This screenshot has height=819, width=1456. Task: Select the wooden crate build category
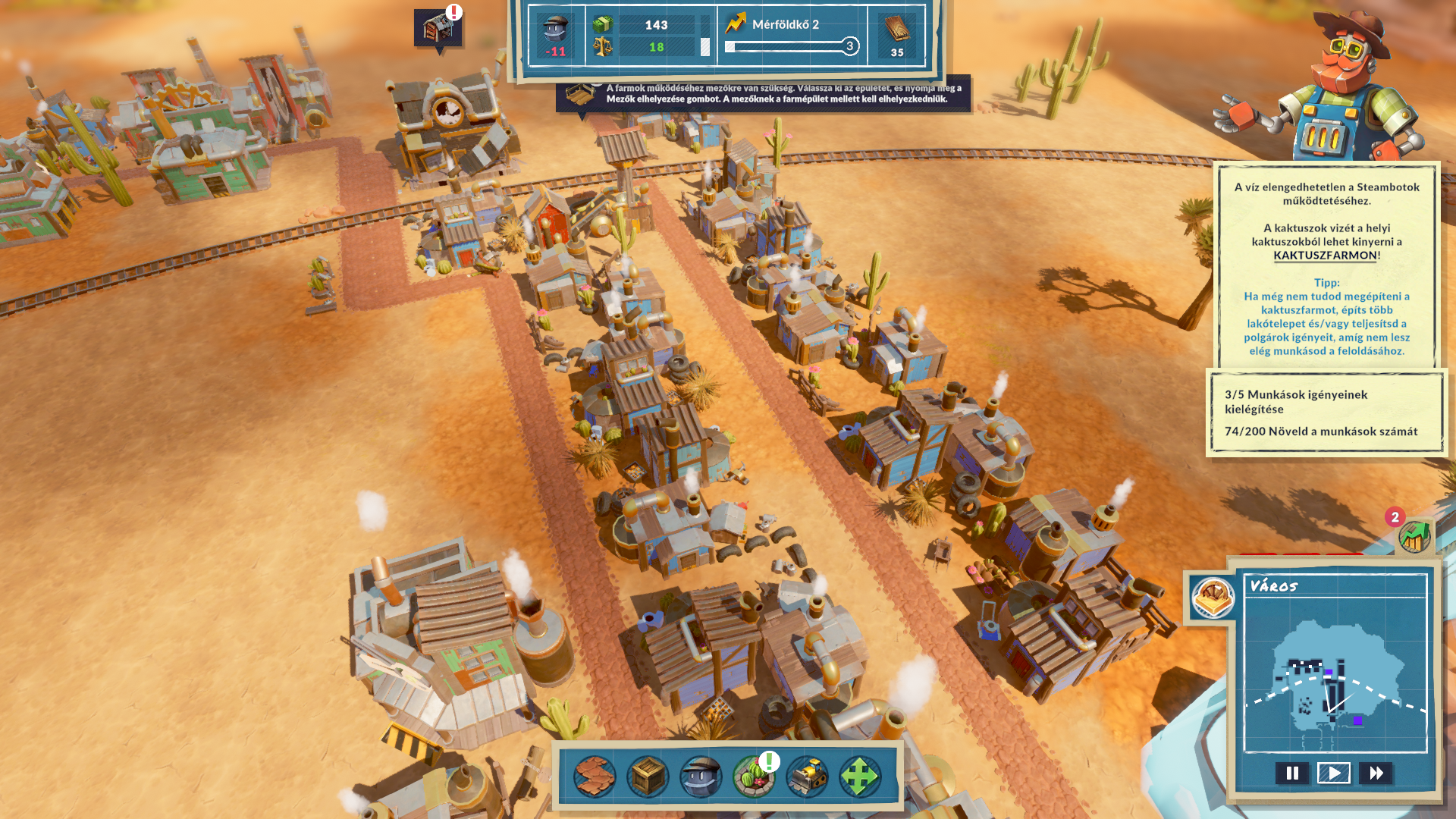[648, 776]
